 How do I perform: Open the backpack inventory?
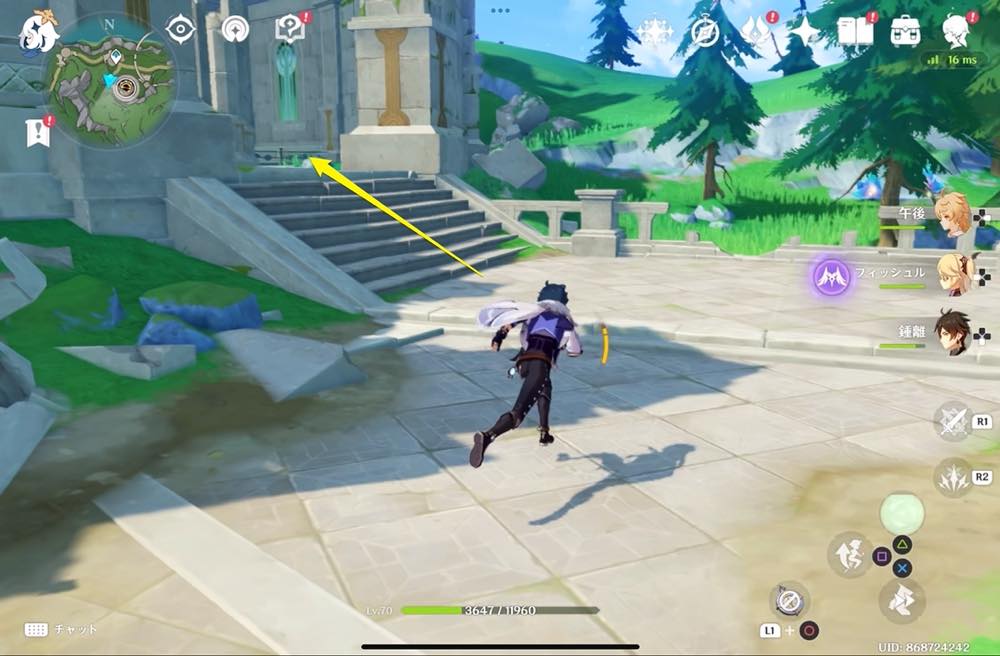click(x=906, y=33)
